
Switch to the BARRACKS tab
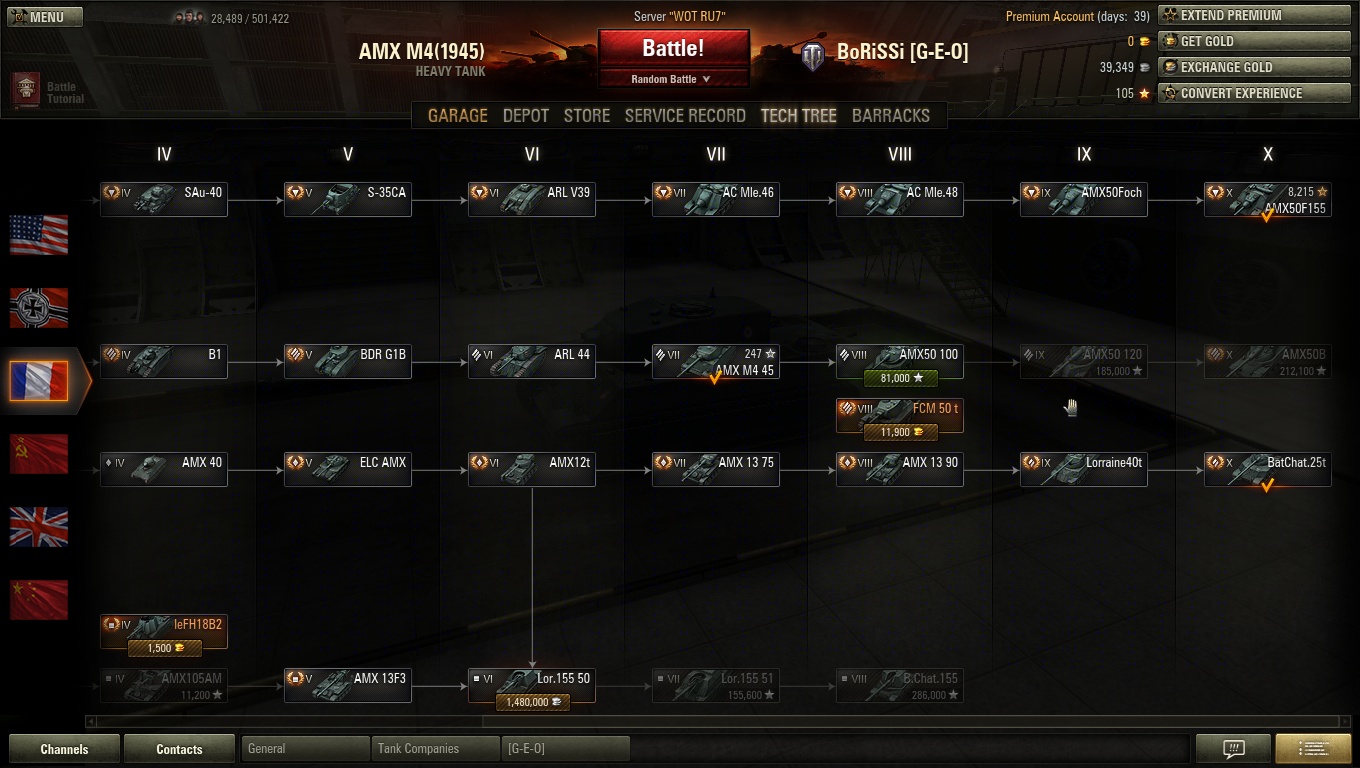(890, 115)
